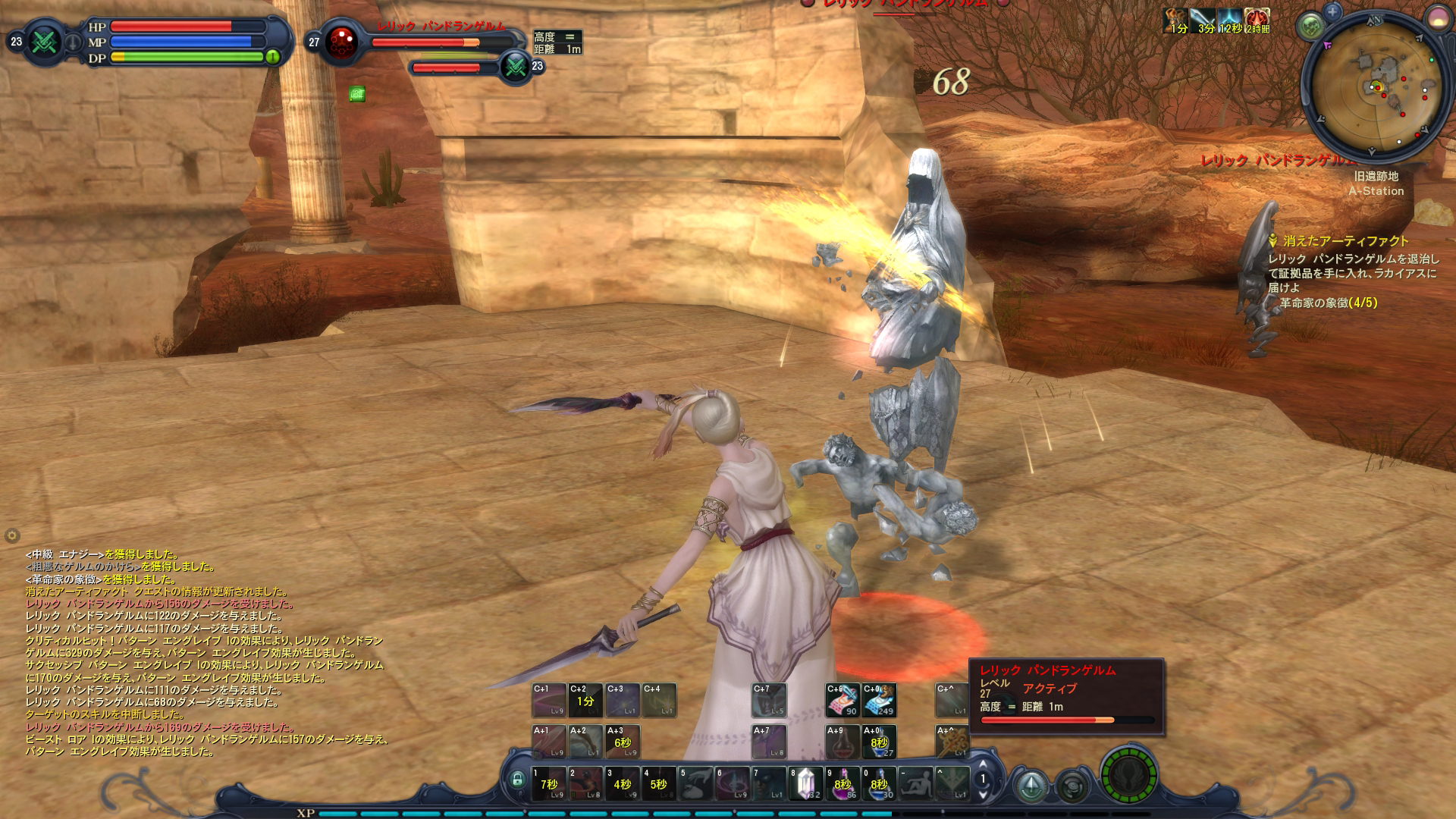
Task: Drink the red flask in slot A+9
Action: (x=842, y=742)
